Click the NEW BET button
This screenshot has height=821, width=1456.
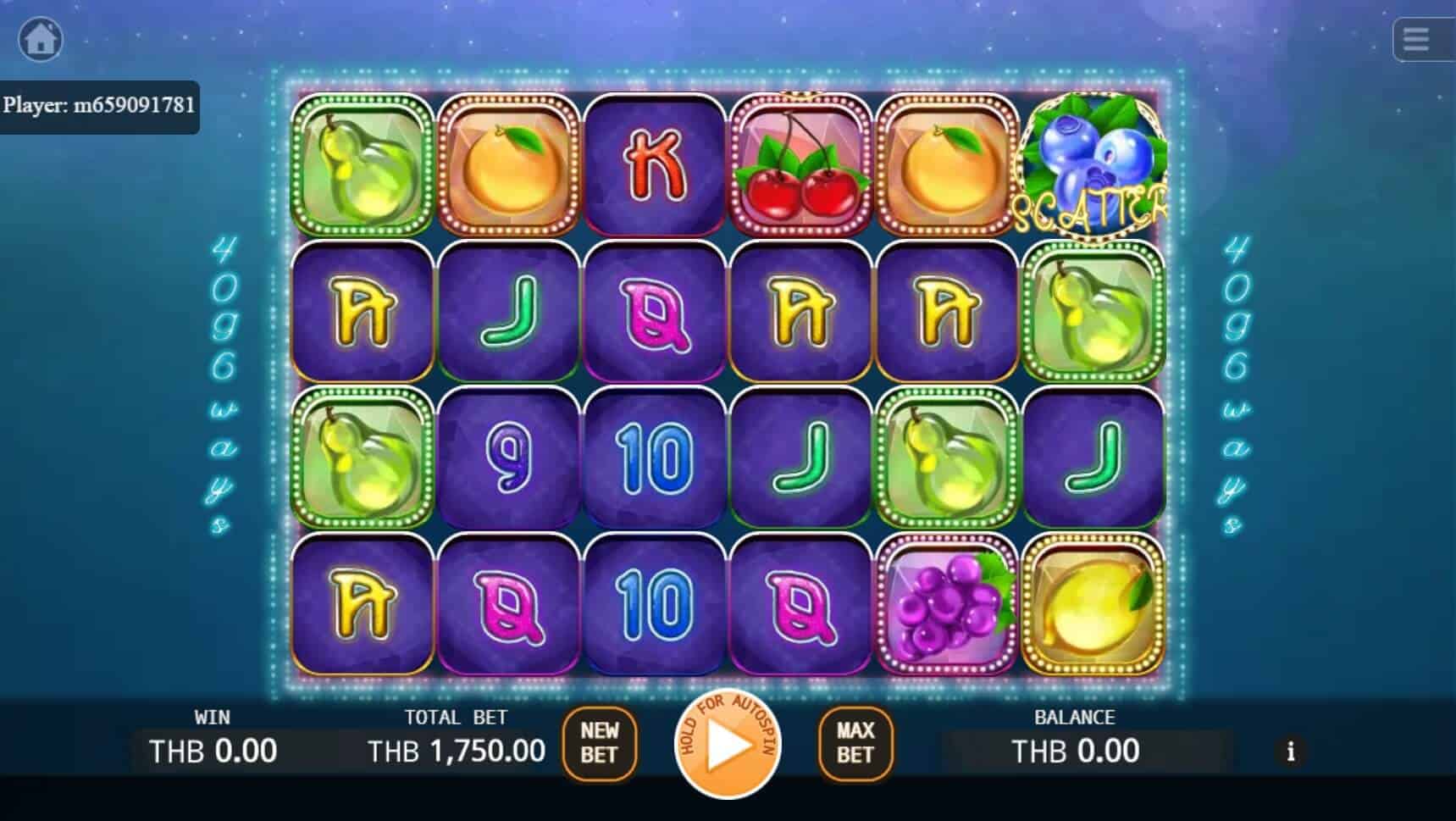(x=601, y=744)
